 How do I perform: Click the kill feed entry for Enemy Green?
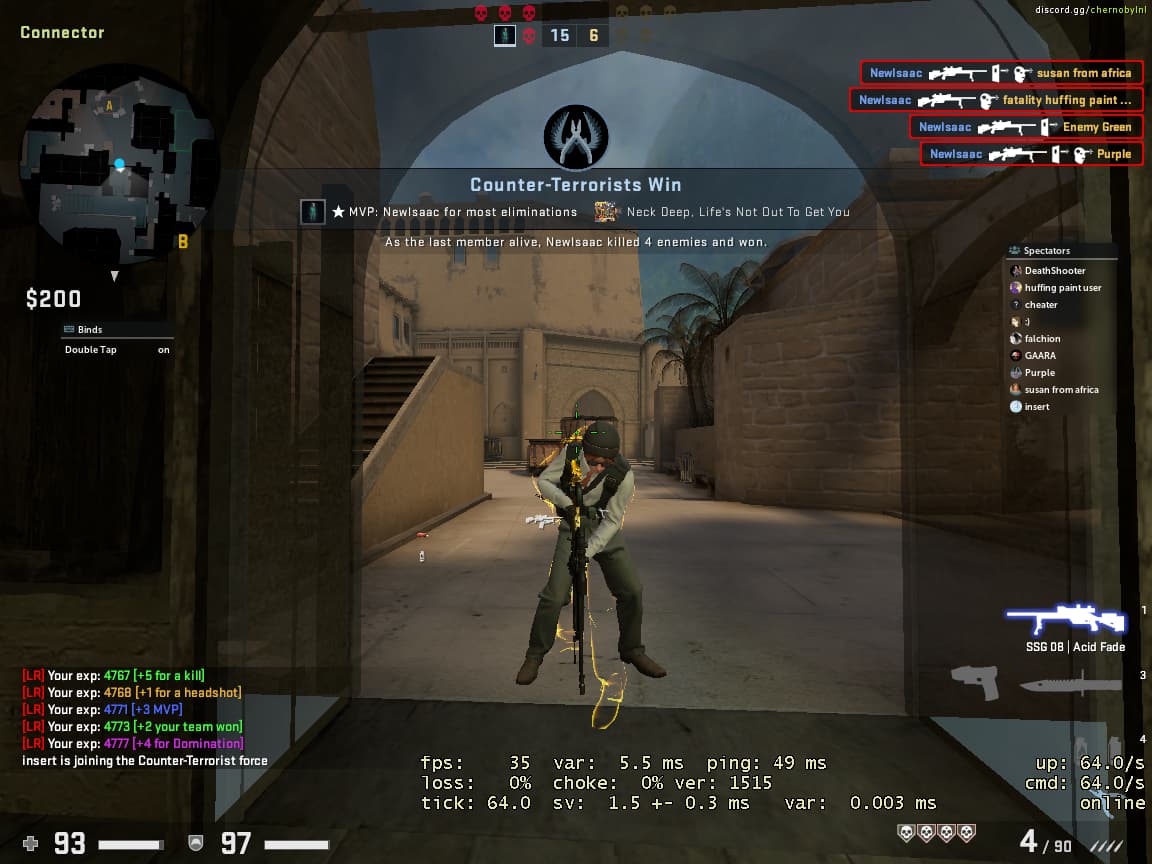click(1026, 127)
